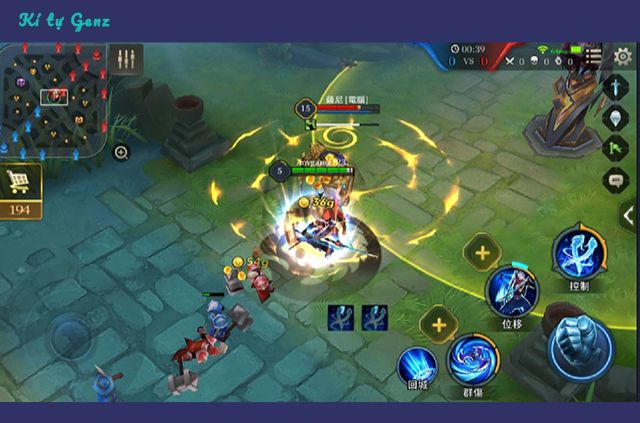Open the settings gear icon
This screenshot has height=423, width=640.
[x=622, y=56]
